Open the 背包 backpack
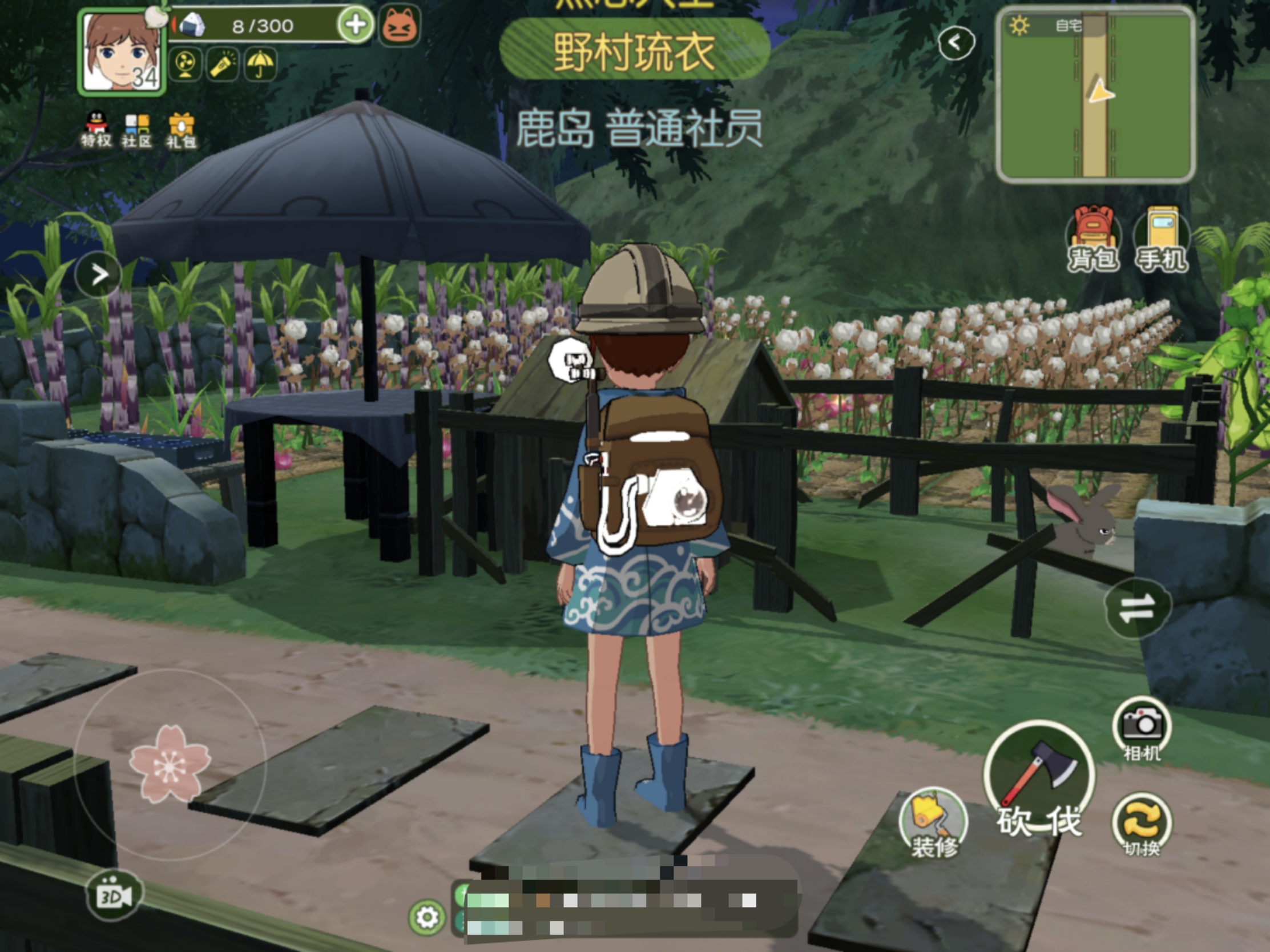The width and height of the screenshot is (1270, 952). (x=1092, y=240)
